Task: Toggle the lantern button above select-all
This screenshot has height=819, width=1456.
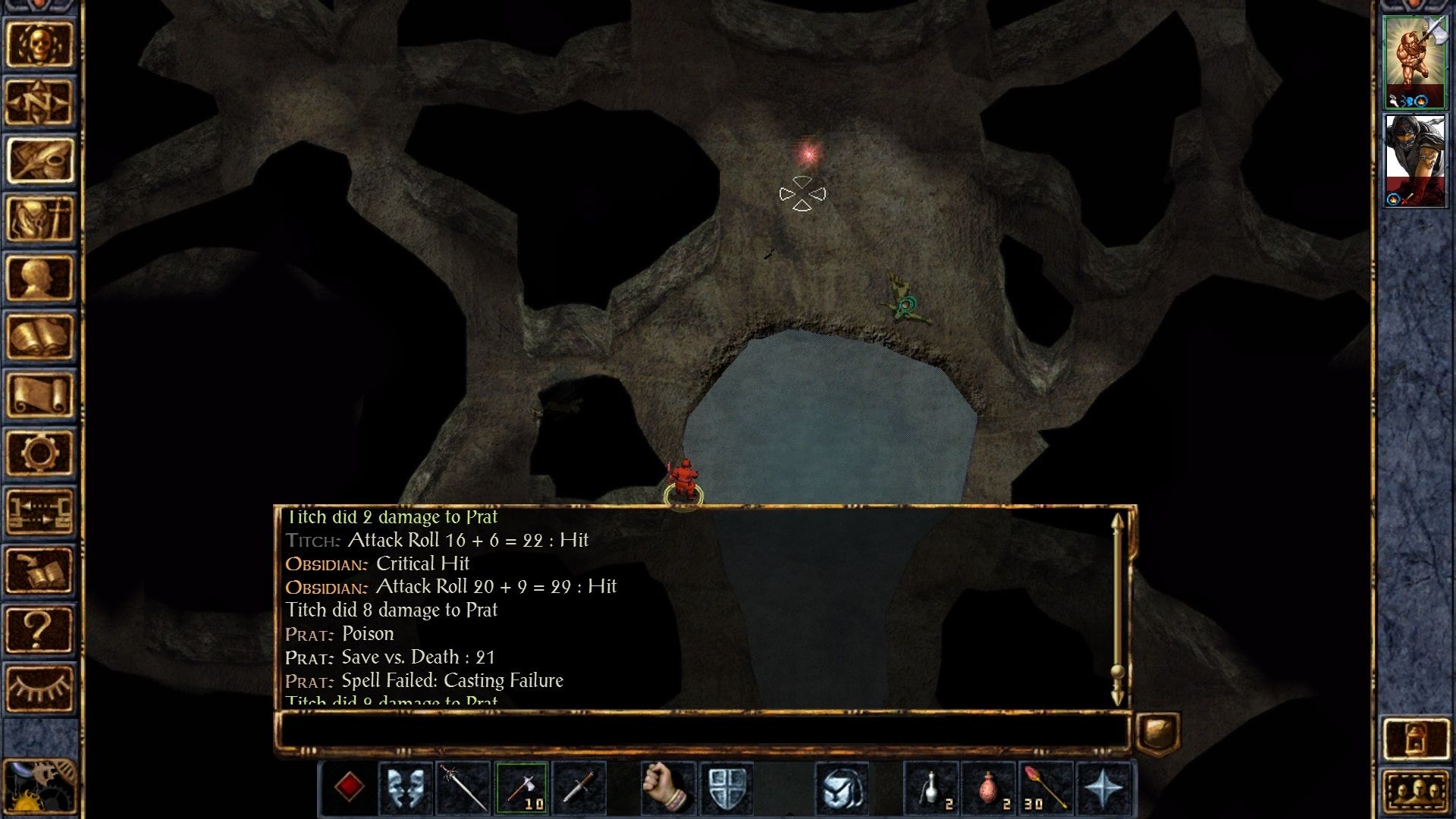Action: [x=1415, y=738]
